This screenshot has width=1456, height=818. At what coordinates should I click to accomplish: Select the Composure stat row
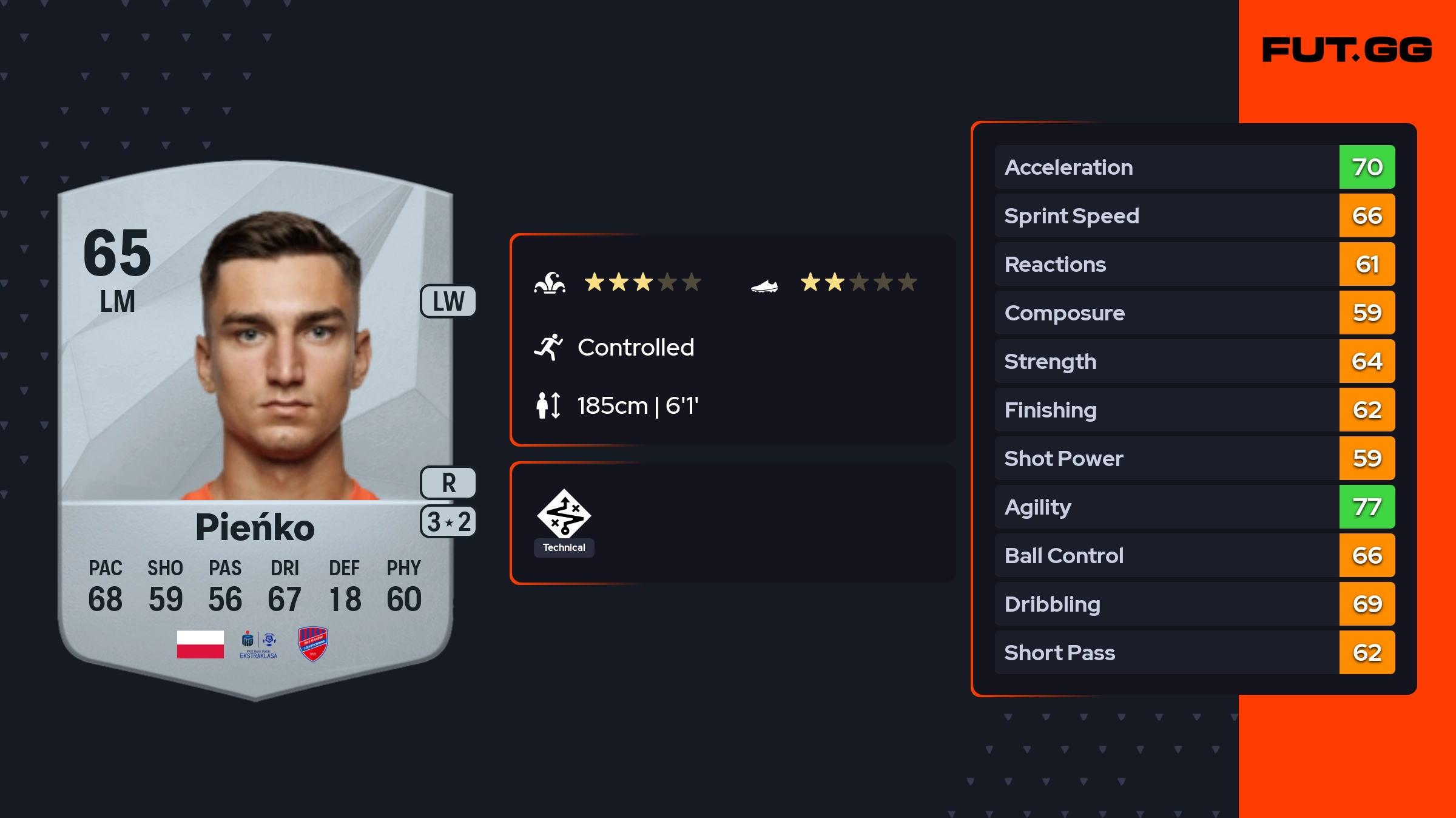pos(1194,313)
